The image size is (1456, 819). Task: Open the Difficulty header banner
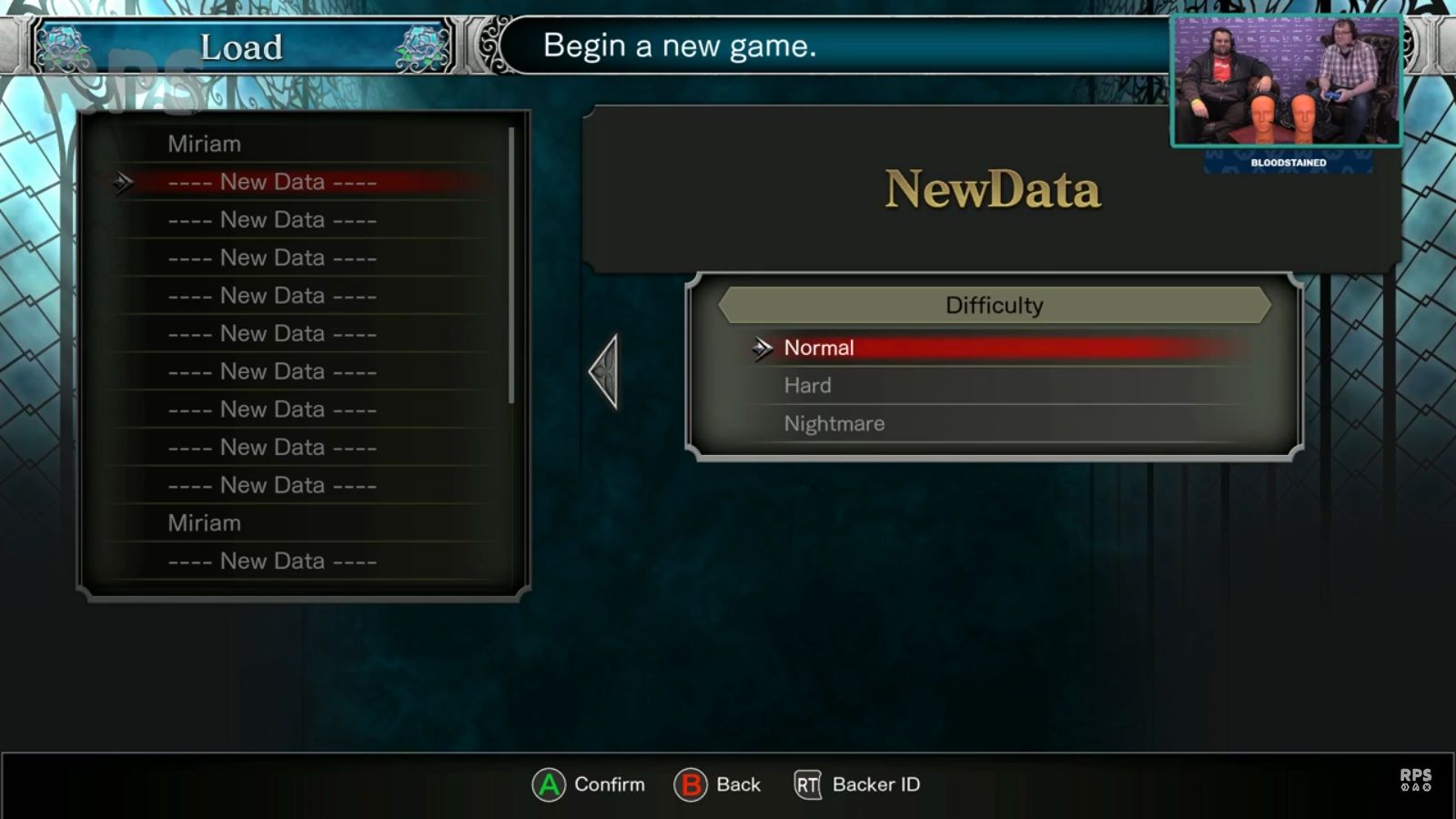tap(995, 305)
